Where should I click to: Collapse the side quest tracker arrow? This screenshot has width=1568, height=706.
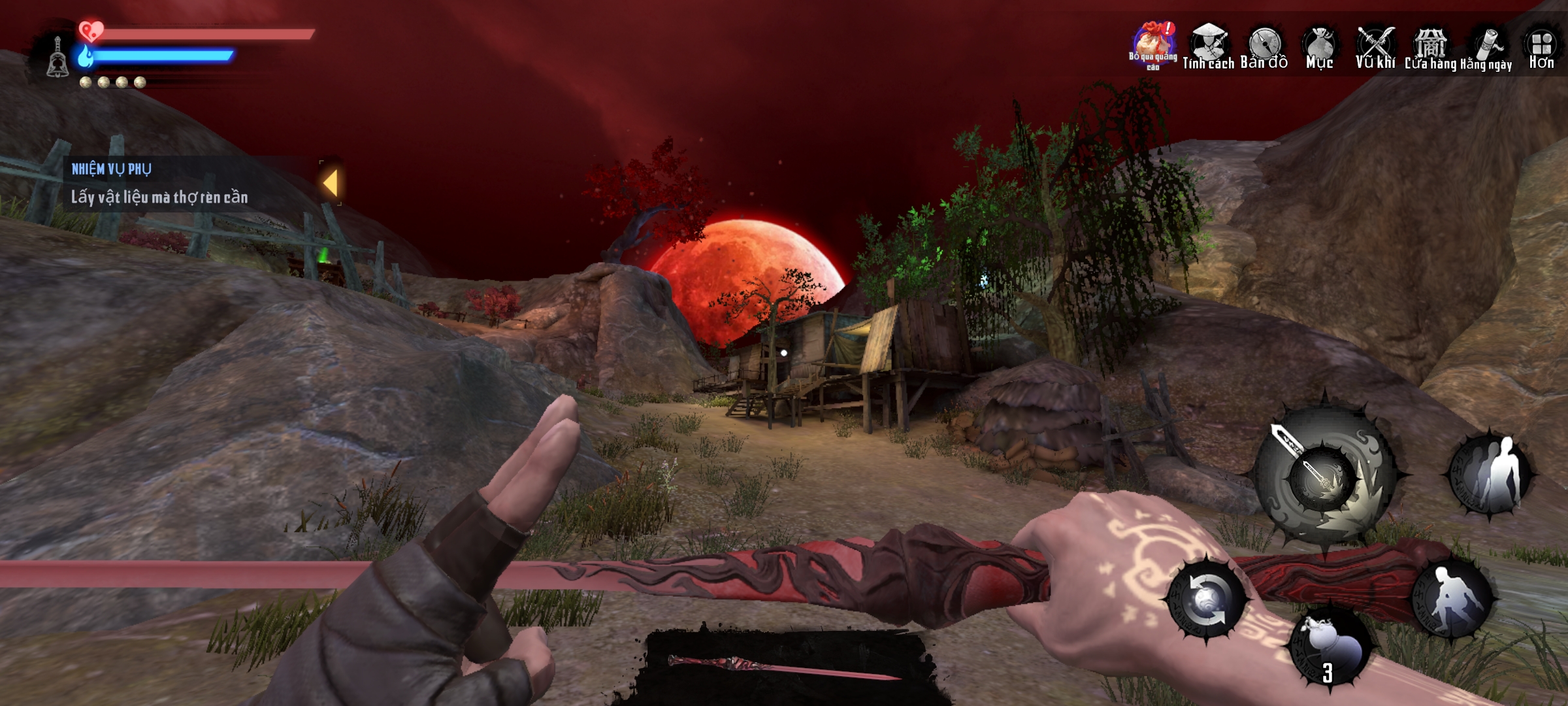[331, 183]
